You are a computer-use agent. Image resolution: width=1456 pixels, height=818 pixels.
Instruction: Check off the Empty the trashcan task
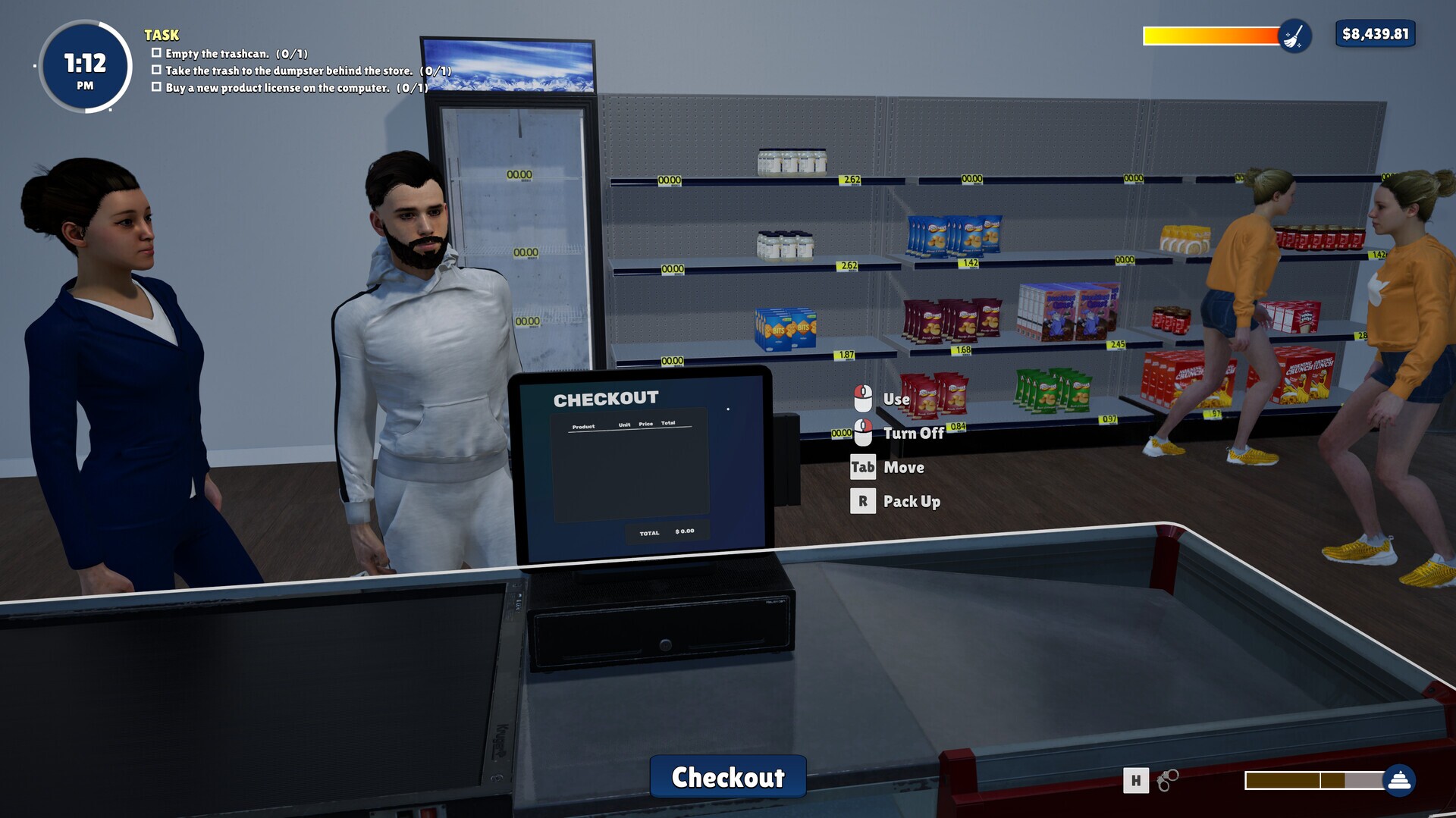point(157,53)
